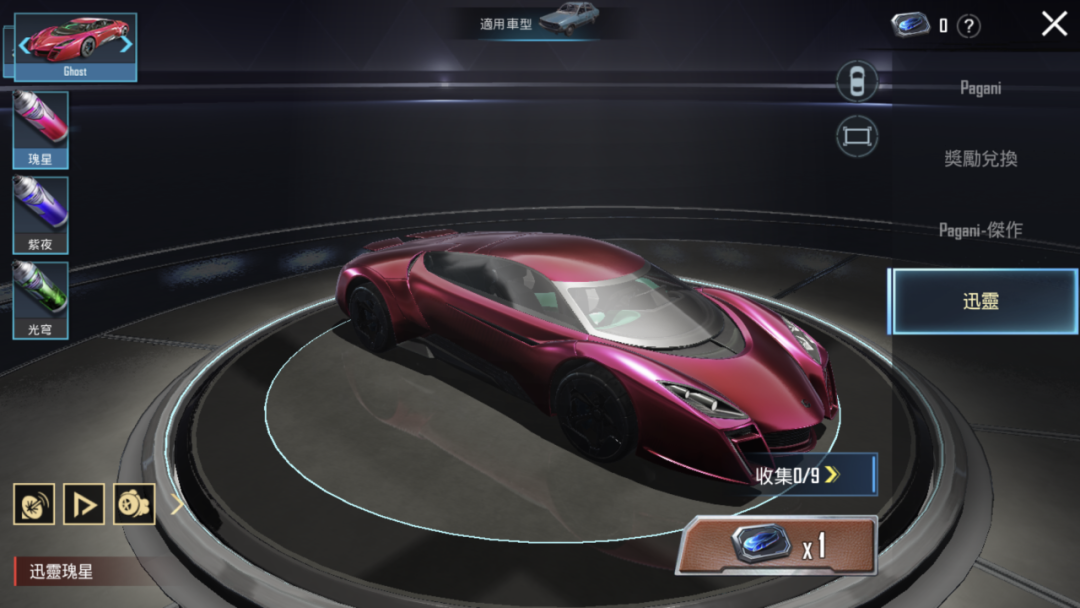This screenshot has height=608, width=1080.
Task: Preview the tire smoke effect icon
Action: (x=134, y=504)
